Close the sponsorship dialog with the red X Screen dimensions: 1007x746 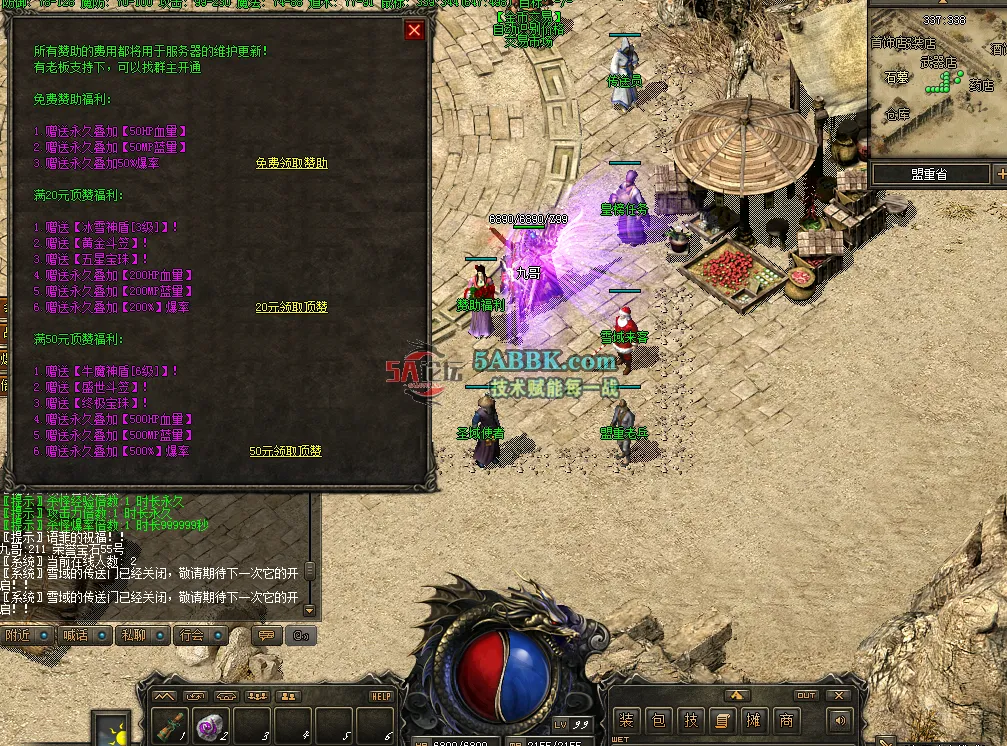[414, 30]
